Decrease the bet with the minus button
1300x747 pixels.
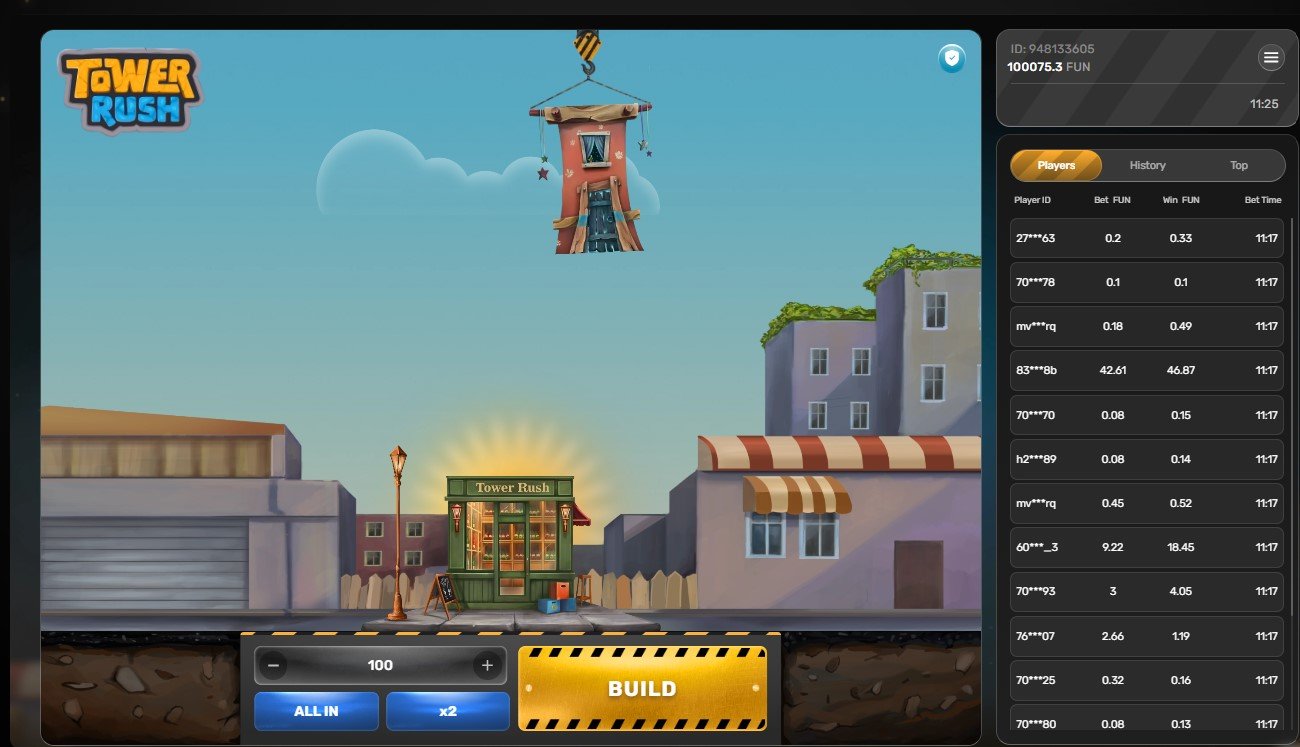coord(274,665)
